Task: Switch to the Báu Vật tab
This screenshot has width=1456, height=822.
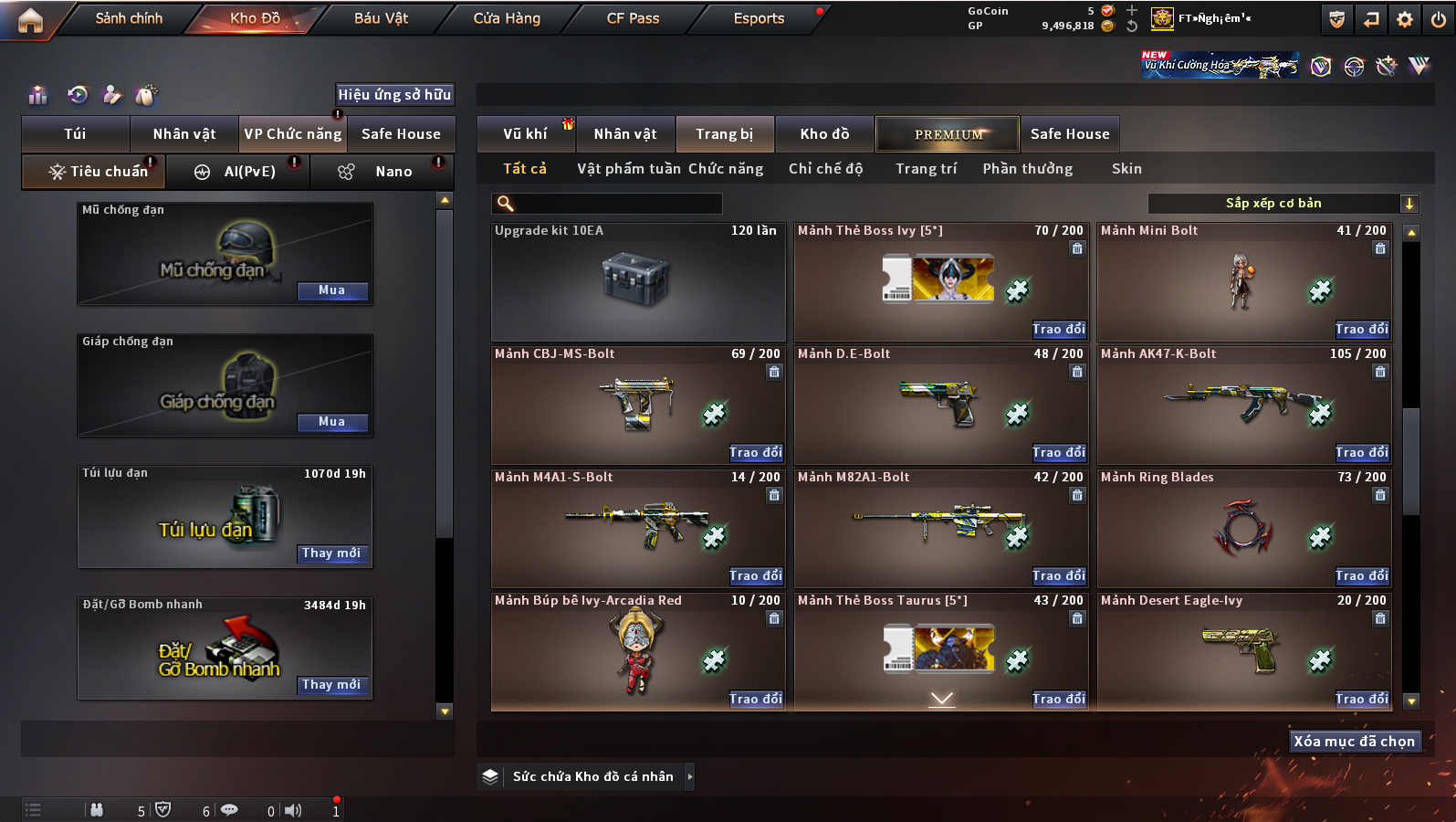Action: click(381, 18)
